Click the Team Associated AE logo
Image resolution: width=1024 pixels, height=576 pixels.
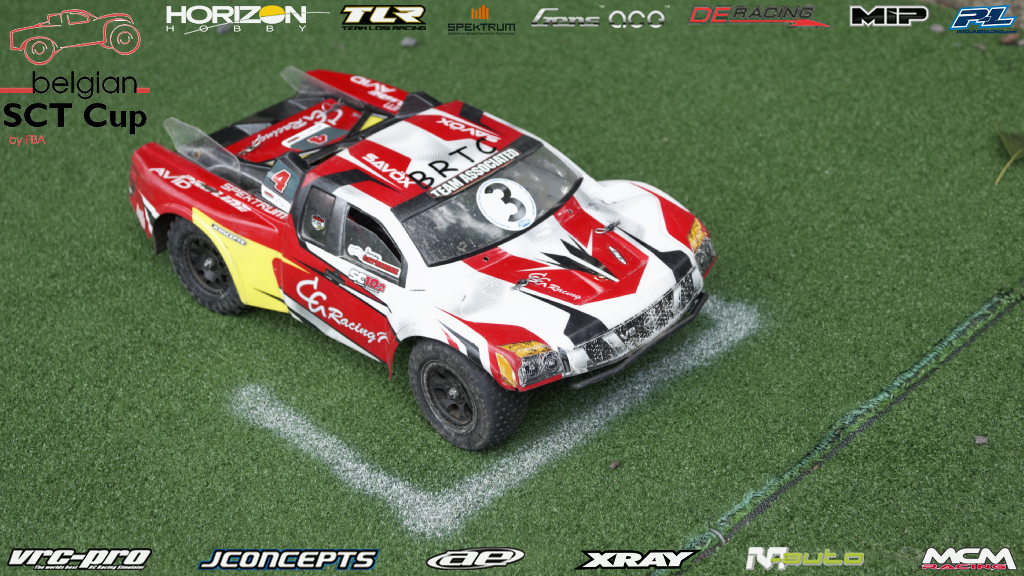point(475,558)
